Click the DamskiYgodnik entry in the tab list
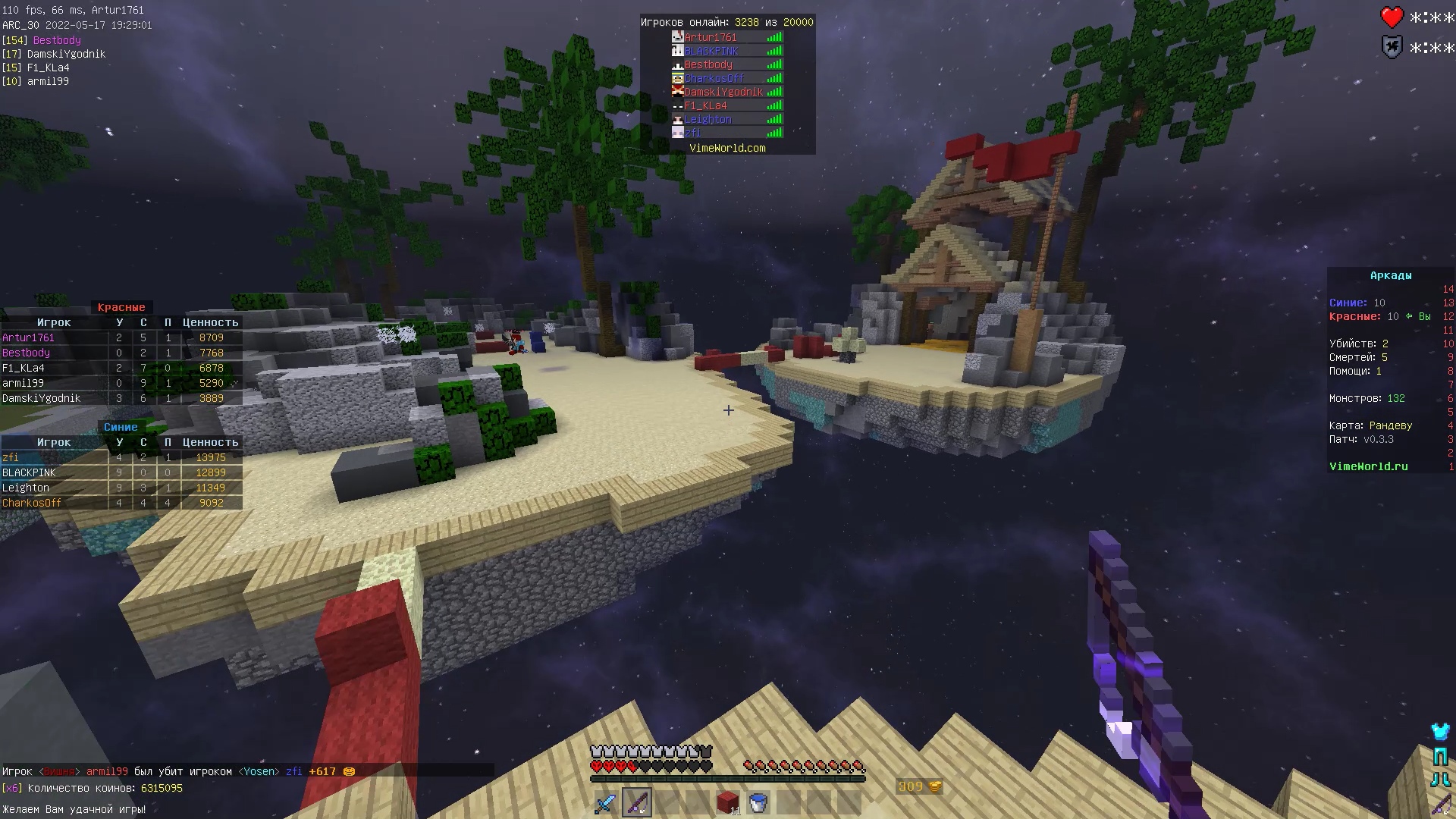The height and width of the screenshot is (819, 1456). click(x=723, y=92)
